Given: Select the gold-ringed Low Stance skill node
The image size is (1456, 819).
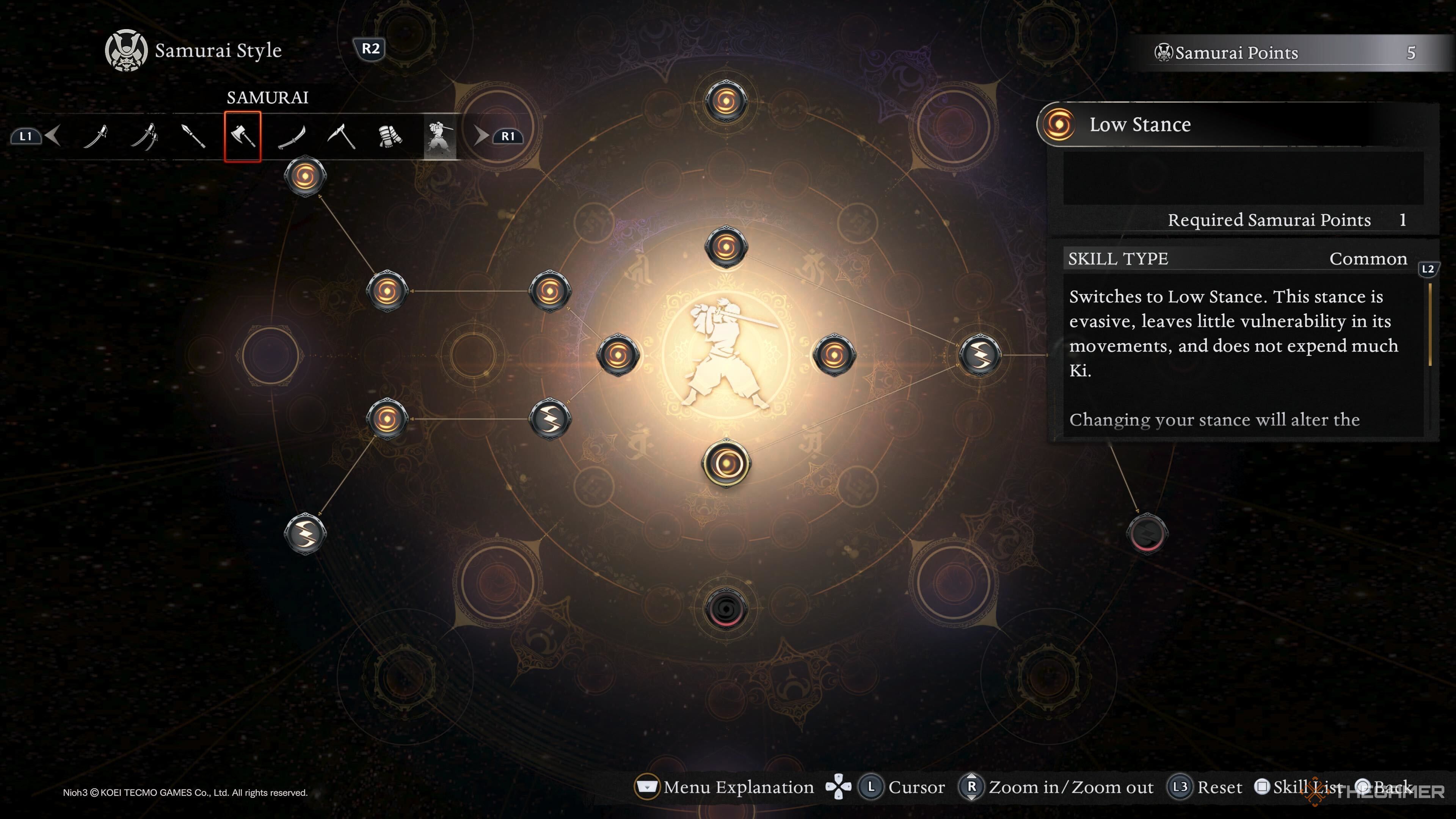Looking at the screenshot, I should [726, 463].
